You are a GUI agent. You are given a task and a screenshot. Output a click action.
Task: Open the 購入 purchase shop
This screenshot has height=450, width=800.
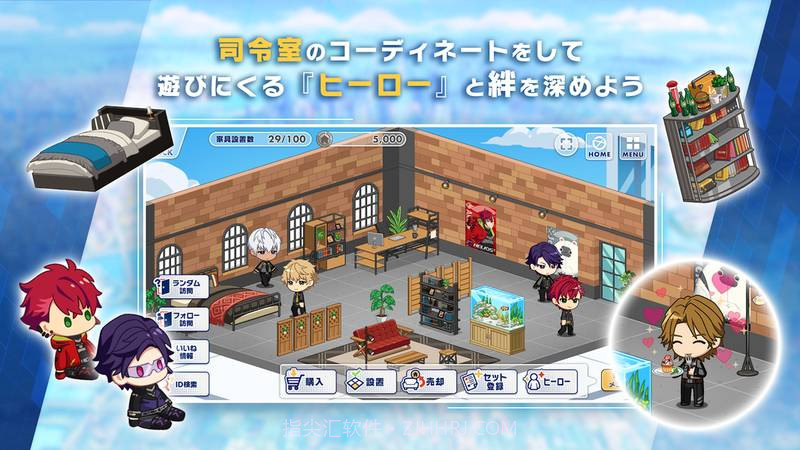(308, 381)
